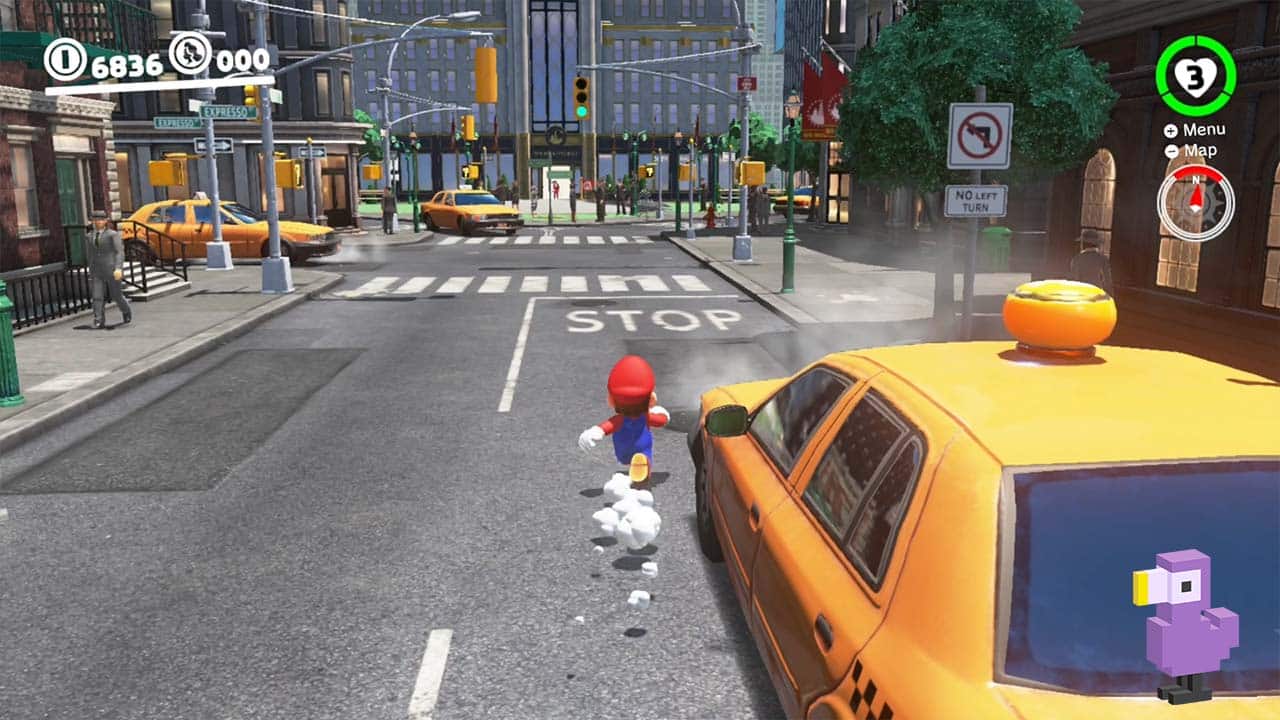Open the Menu option
Screen dimensions: 1280x720
click(x=1205, y=130)
